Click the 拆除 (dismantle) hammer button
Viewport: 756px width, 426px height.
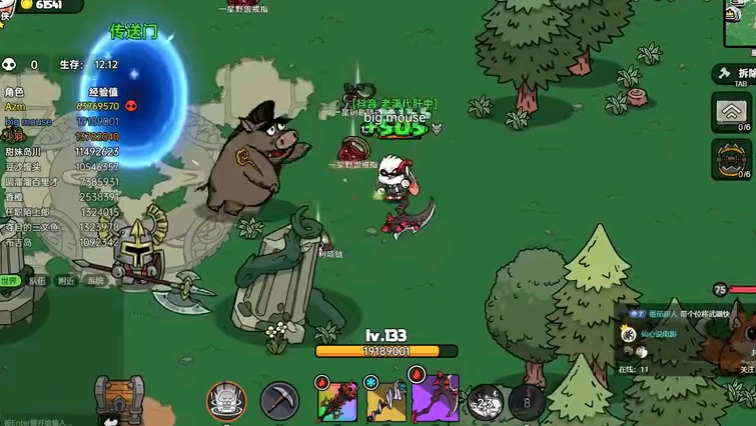734,74
